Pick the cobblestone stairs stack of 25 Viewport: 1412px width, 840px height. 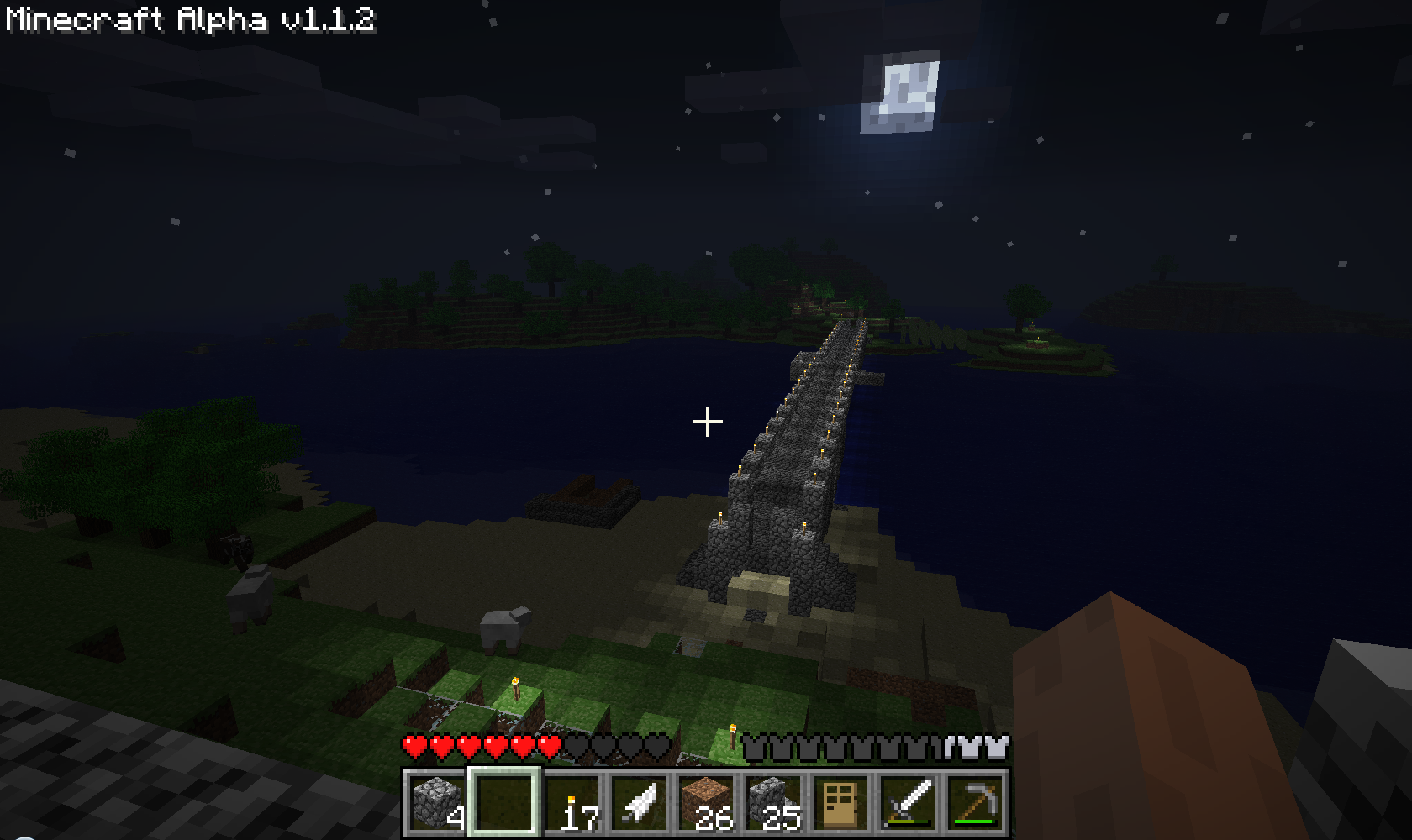click(x=773, y=801)
